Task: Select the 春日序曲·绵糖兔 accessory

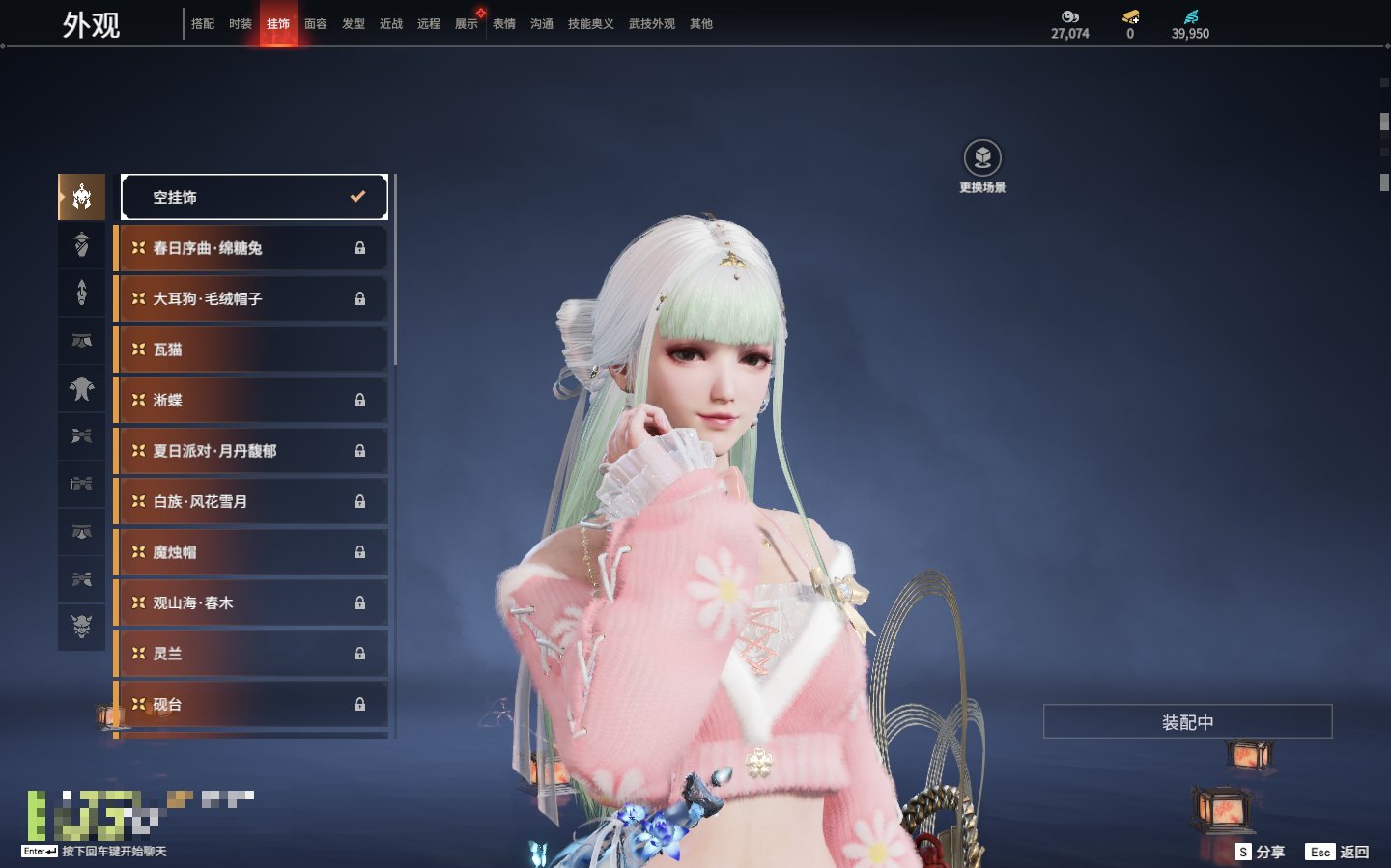Action: pyautogui.click(x=251, y=248)
